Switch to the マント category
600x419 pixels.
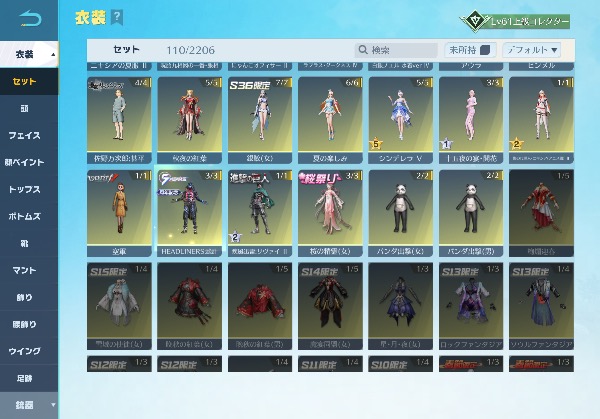pyautogui.click(x=29, y=269)
